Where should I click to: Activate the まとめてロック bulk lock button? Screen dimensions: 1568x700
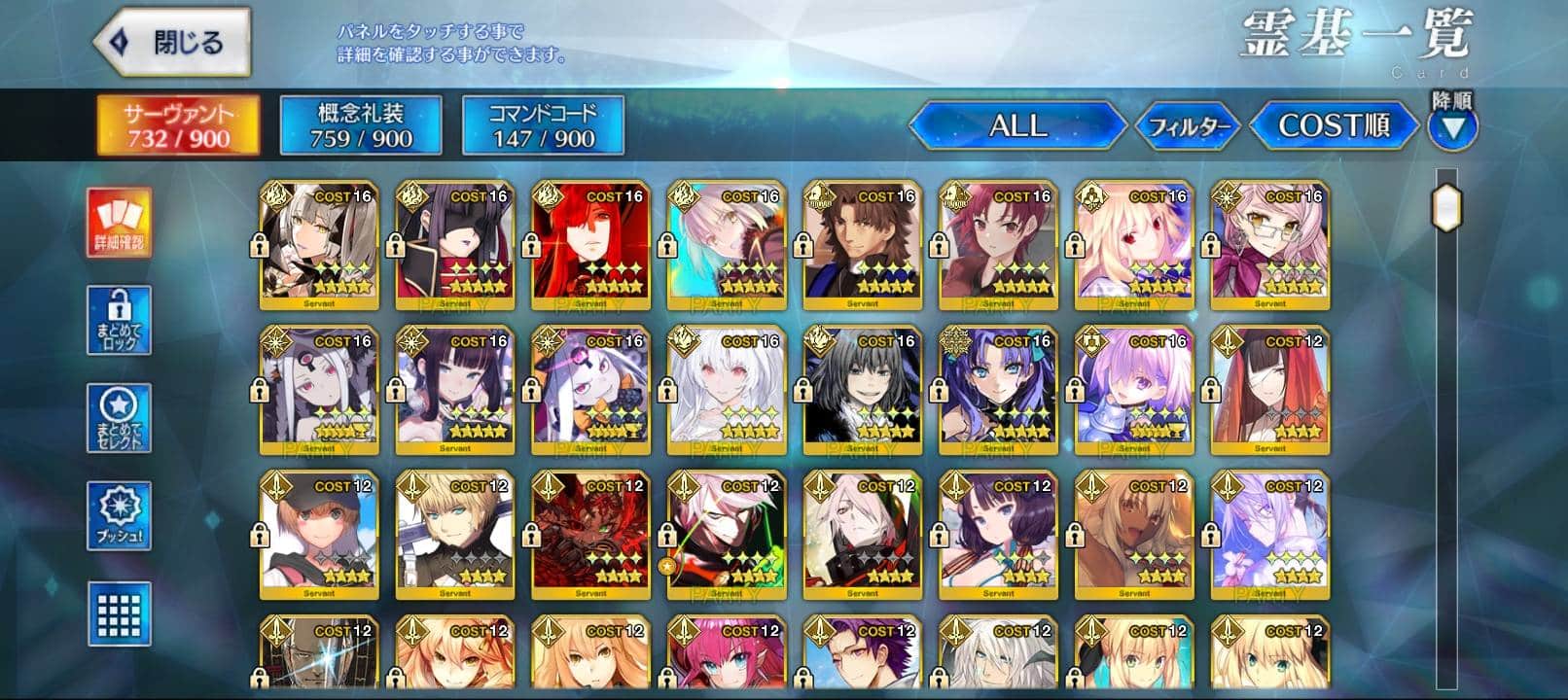tap(119, 320)
